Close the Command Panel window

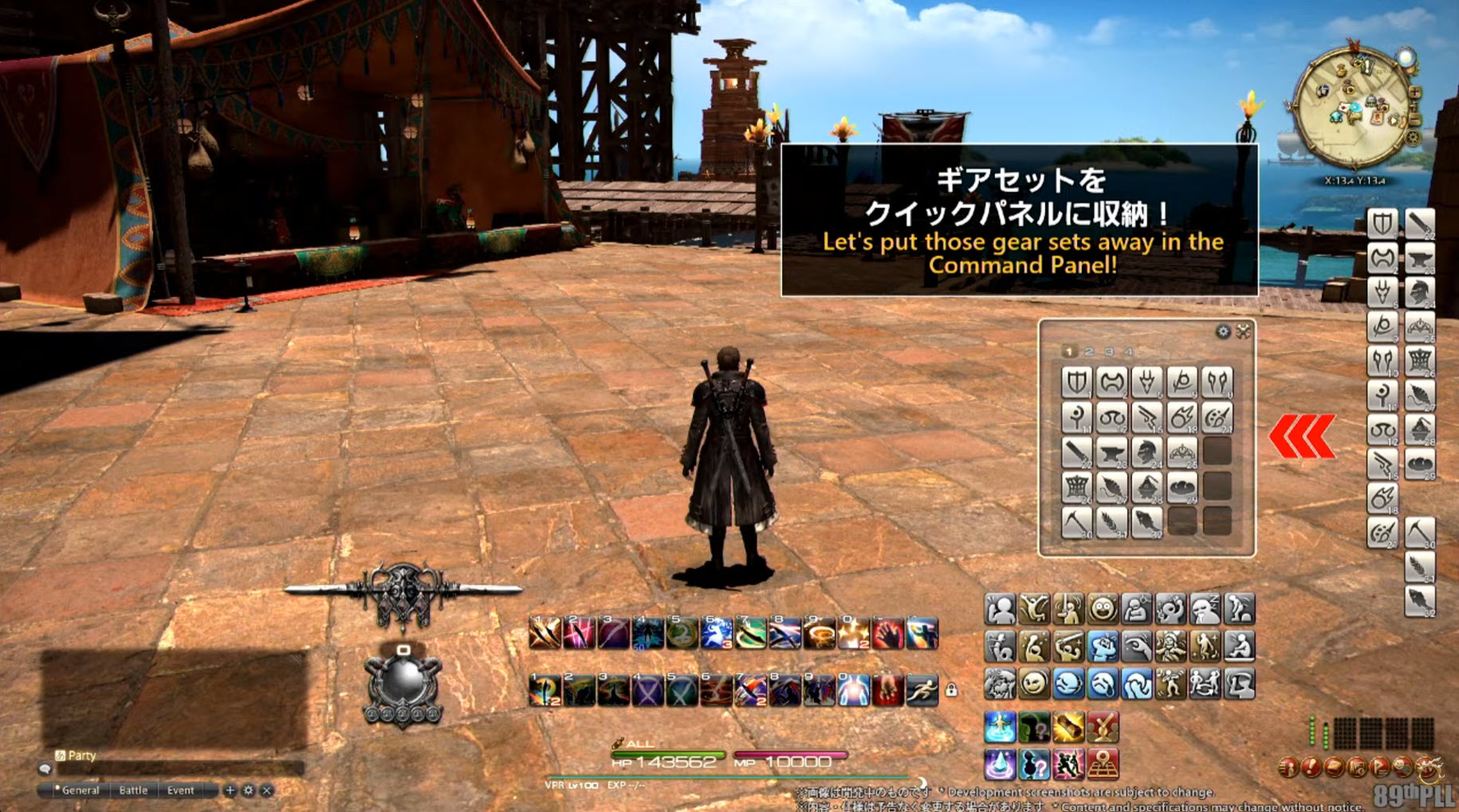pyautogui.click(x=1244, y=331)
